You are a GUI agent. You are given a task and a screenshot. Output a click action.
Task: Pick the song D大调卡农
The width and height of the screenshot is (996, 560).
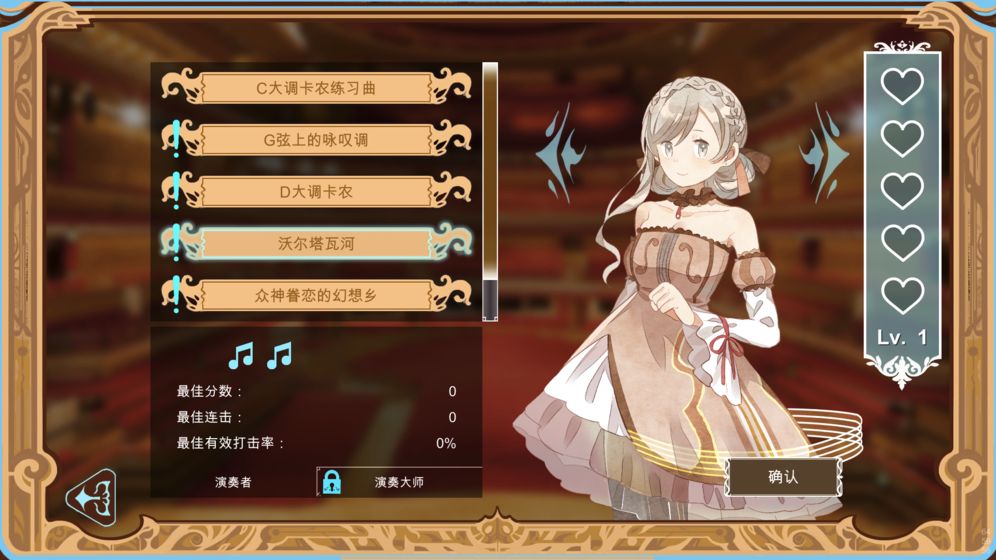[x=316, y=191]
